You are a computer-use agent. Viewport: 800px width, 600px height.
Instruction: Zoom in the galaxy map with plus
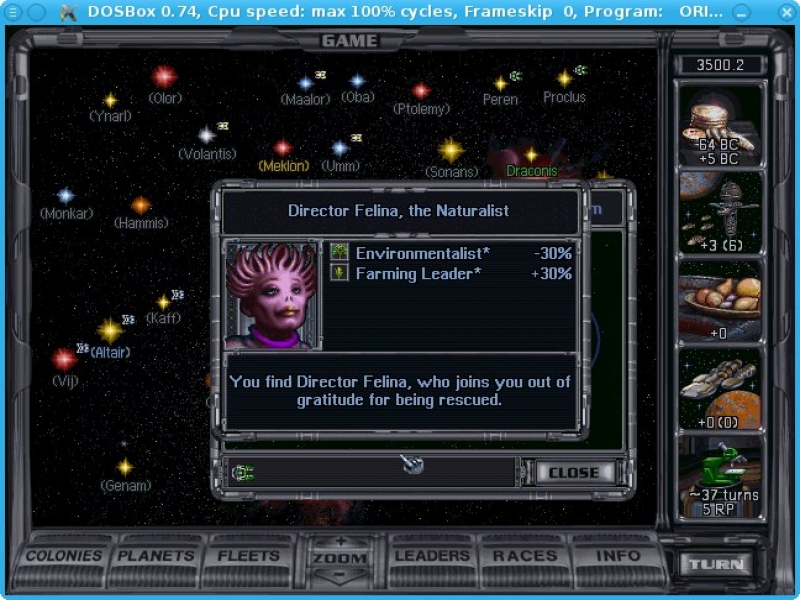339,541
